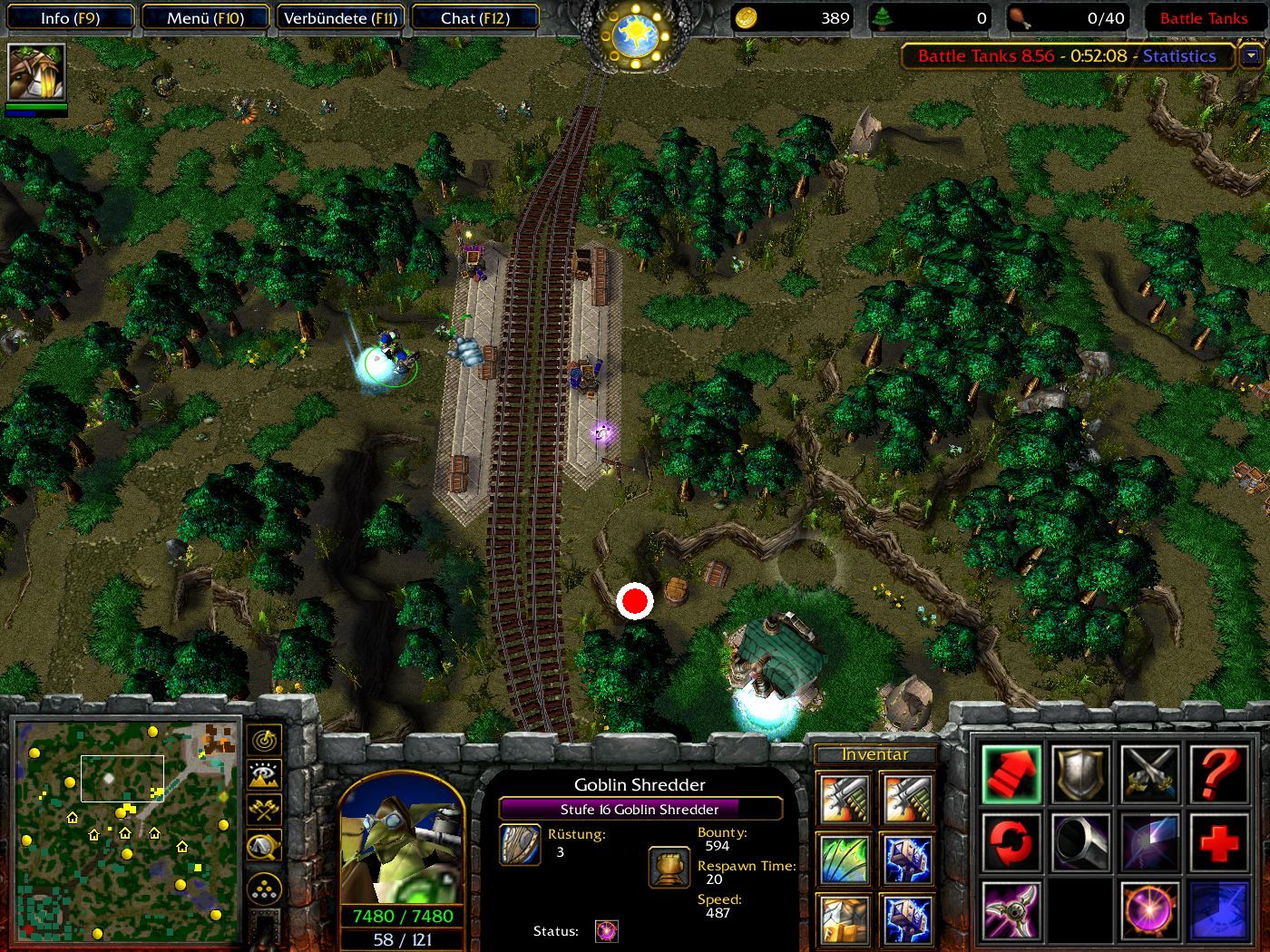Click the red question mark command
The width and height of the screenshot is (1270, 952).
[1218, 775]
